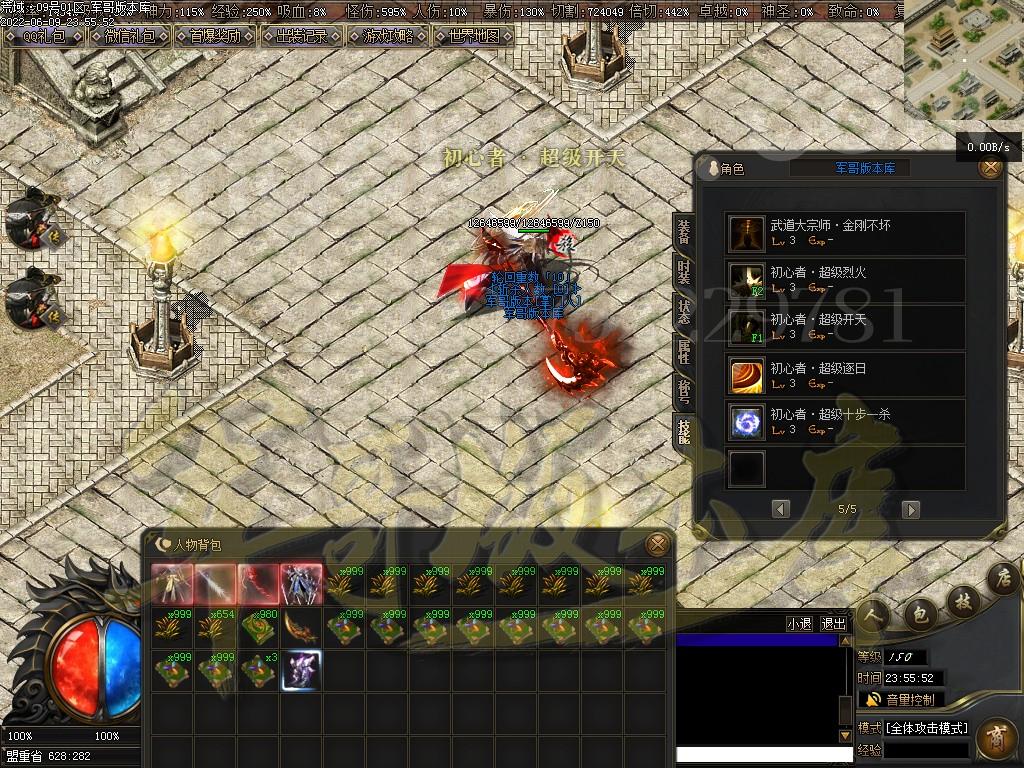
Task: Go to the next skill page
Action: pyautogui.click(x=910, y=509)
